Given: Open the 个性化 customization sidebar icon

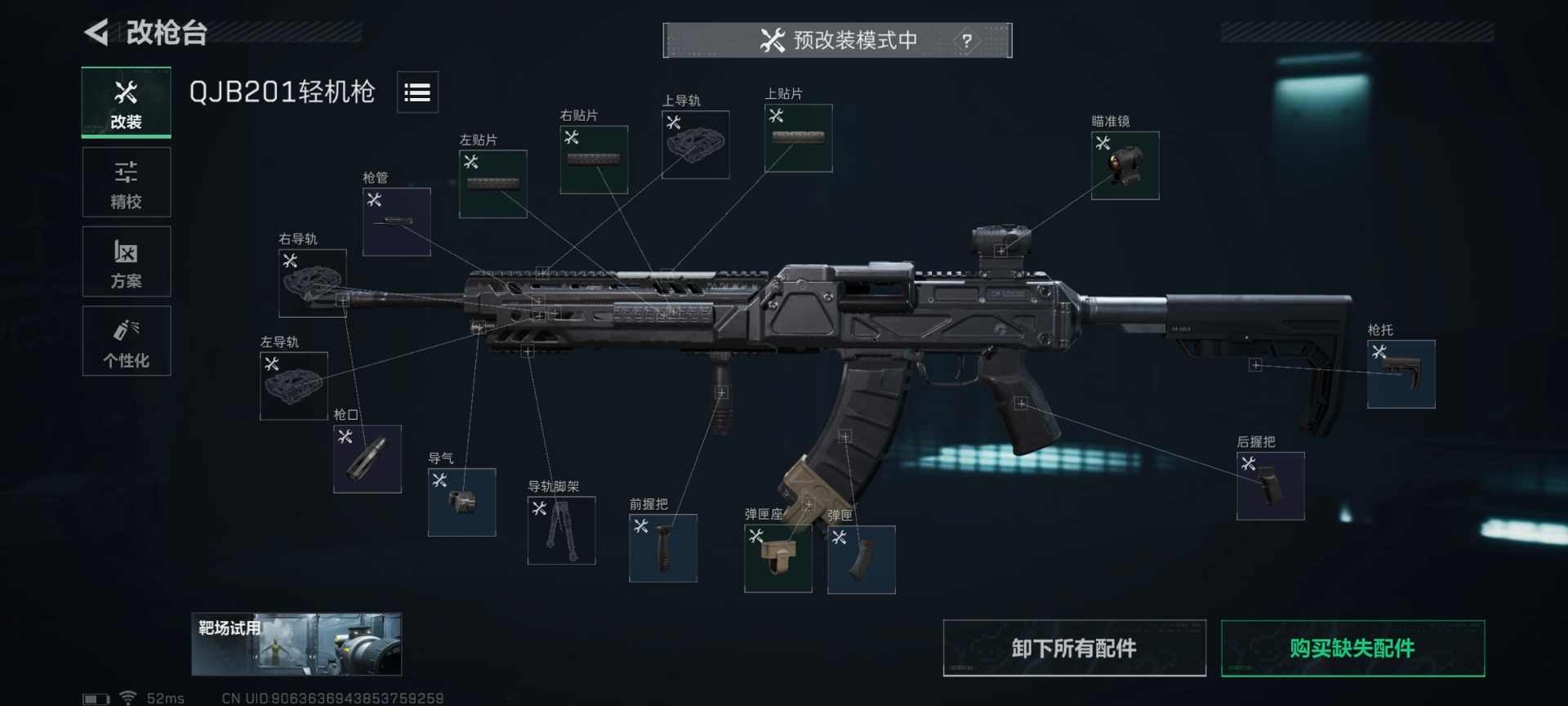Looking at the screenshot, I should pyautogui.click(x=126, y=341).
